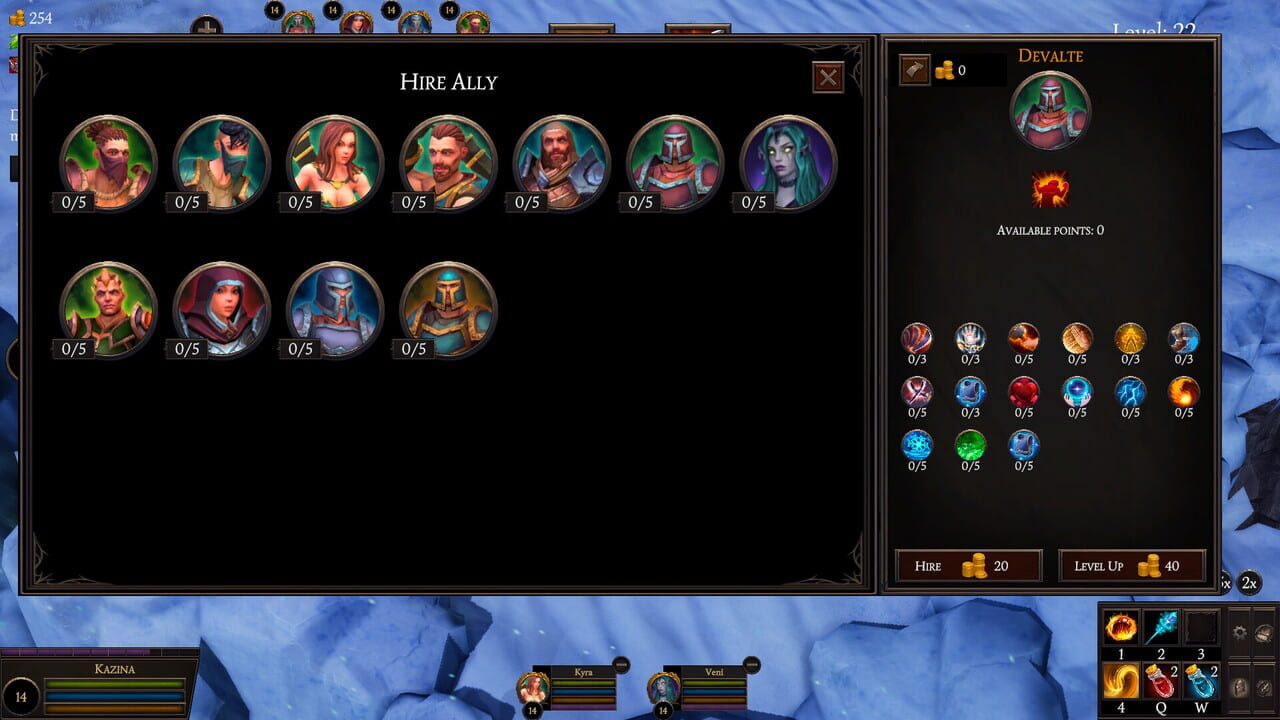
Task: Click the red health potion on the Q slot
Action: click(1160, 682)
